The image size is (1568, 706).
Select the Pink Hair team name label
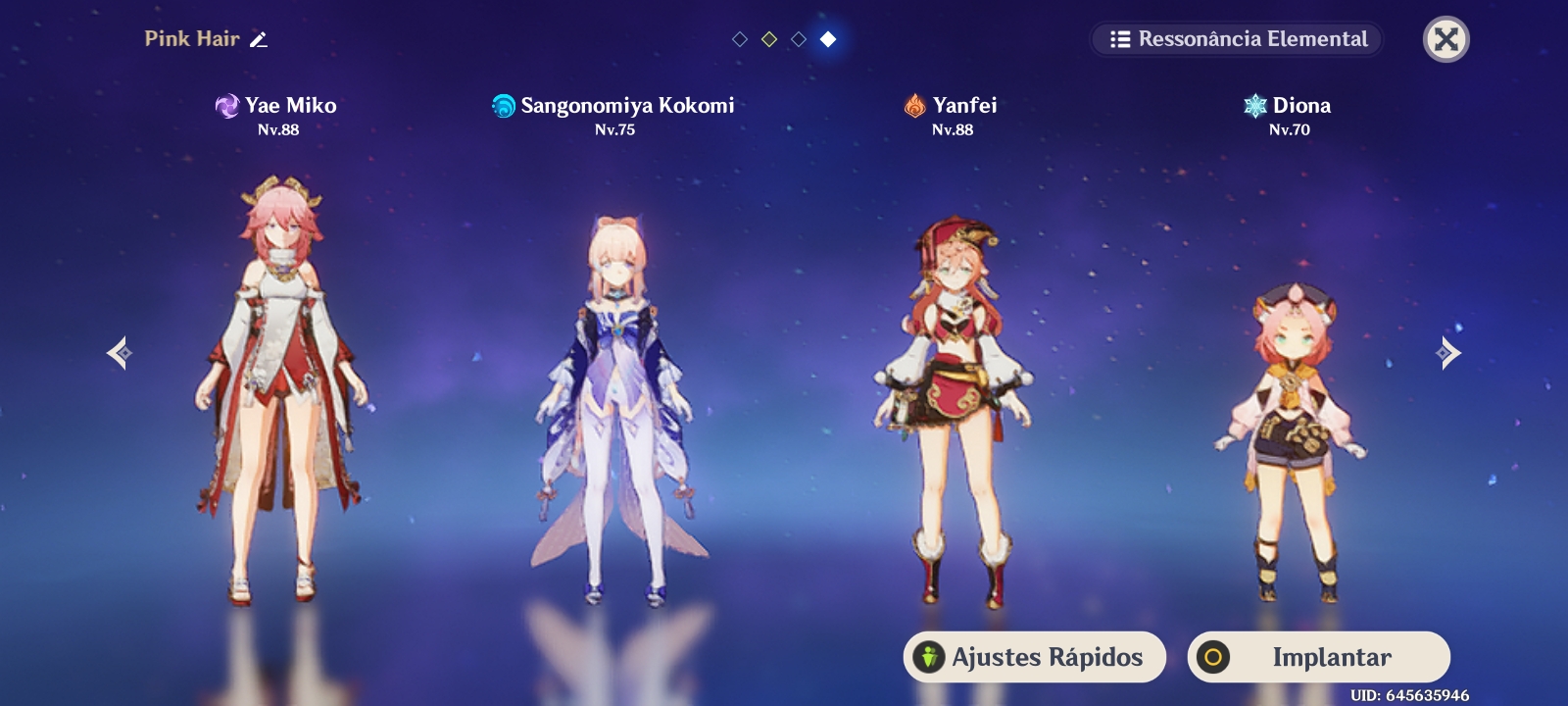click(192, 39)
